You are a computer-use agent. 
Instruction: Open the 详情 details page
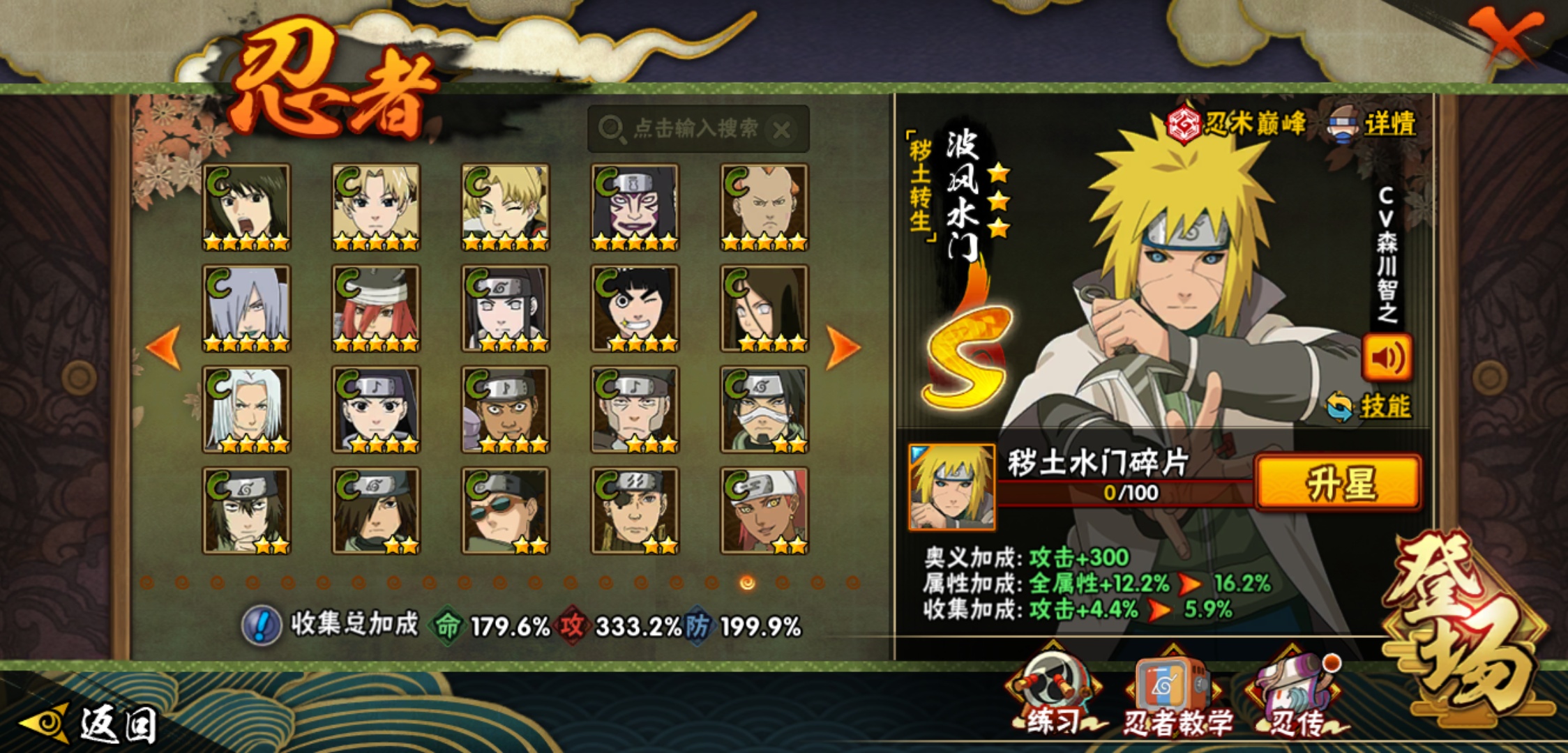click(1374, 125)
